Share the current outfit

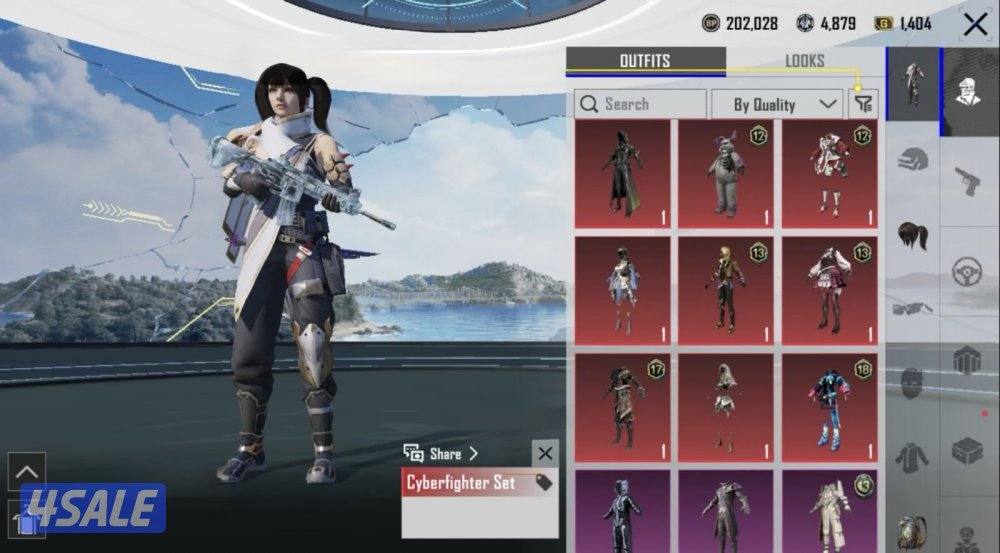pos(441,454)
